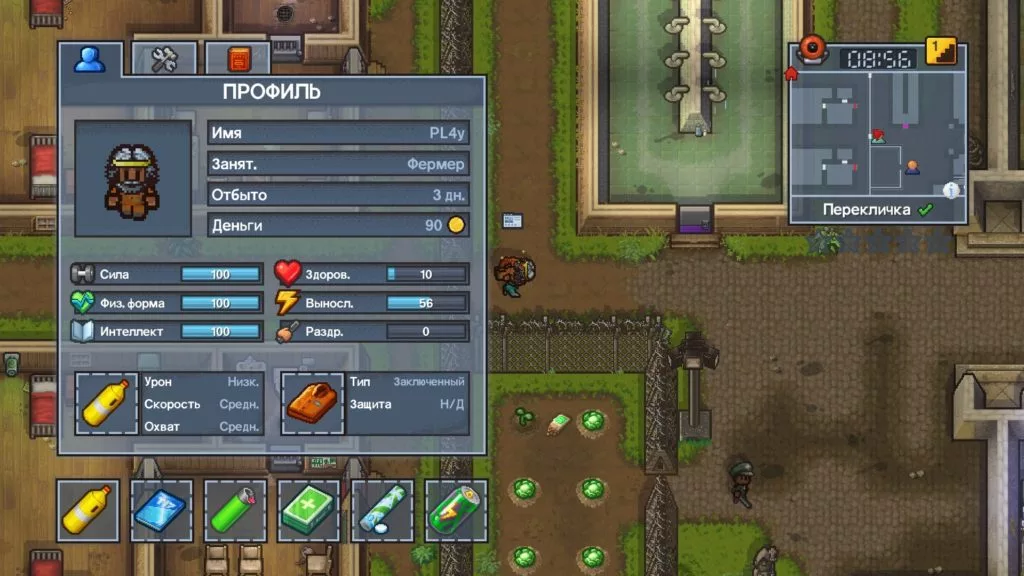Click the info marker on the minimap
The width and height of the screenshot is (1024, 576).
point(951,190)
